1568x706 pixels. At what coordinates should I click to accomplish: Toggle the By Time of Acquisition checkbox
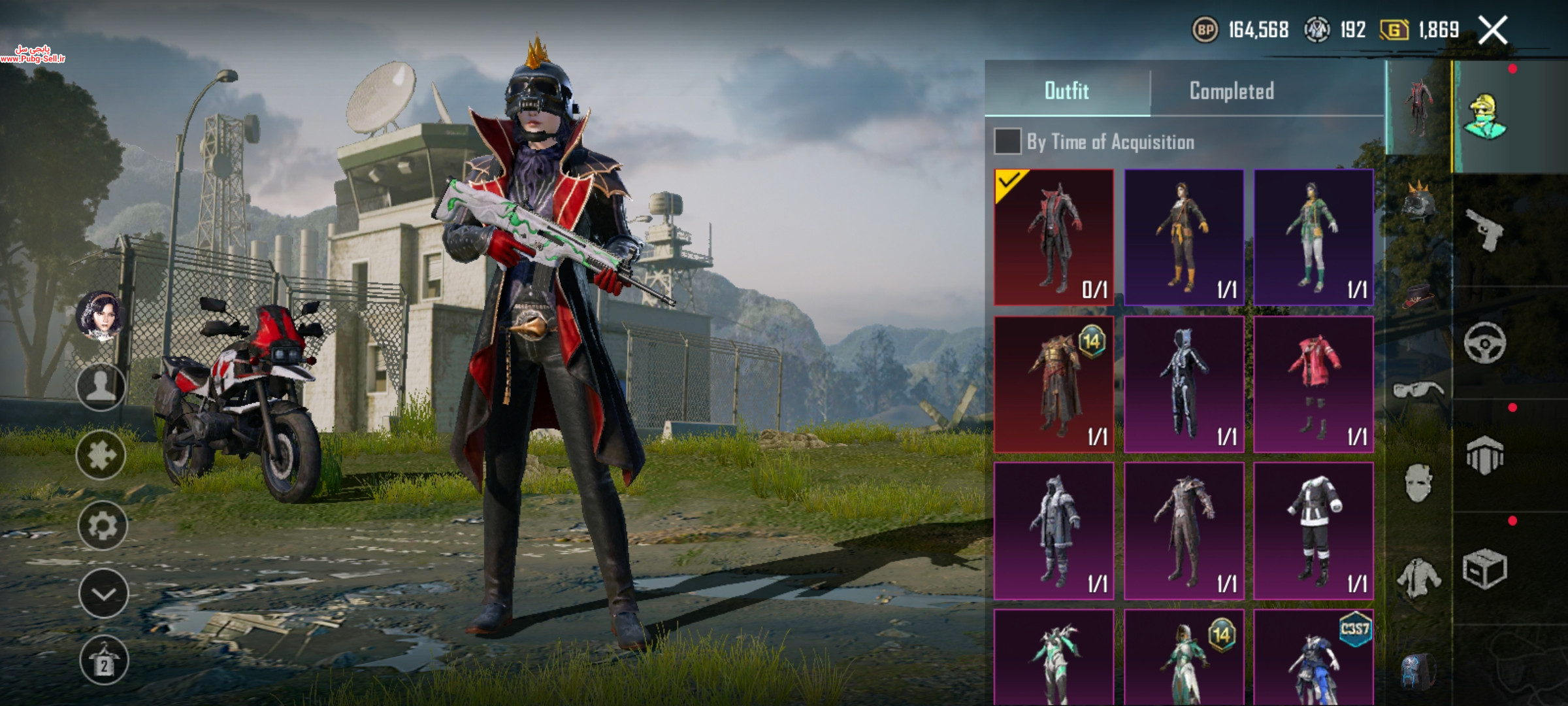click(1007, 142)
